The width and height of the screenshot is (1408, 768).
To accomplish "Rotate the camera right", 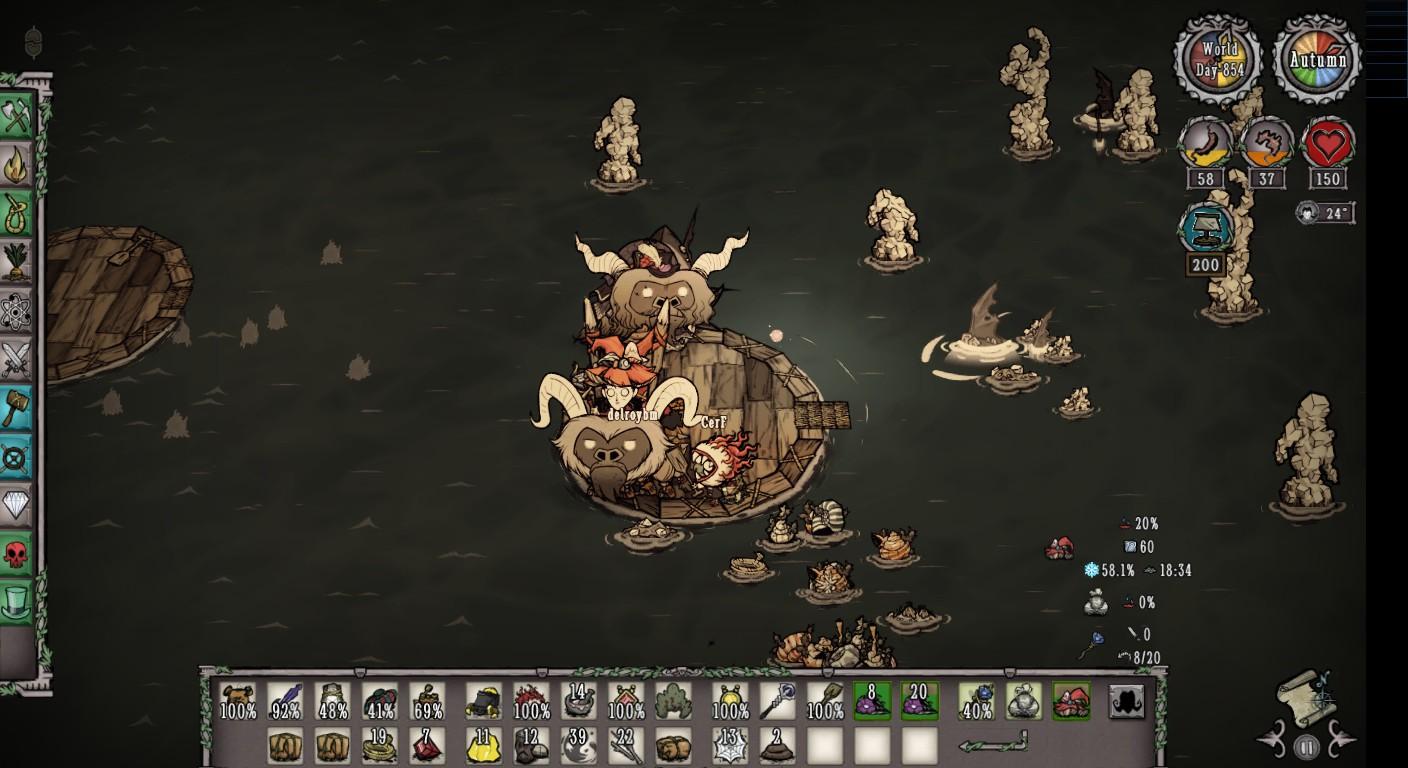I will point(1340,741).
